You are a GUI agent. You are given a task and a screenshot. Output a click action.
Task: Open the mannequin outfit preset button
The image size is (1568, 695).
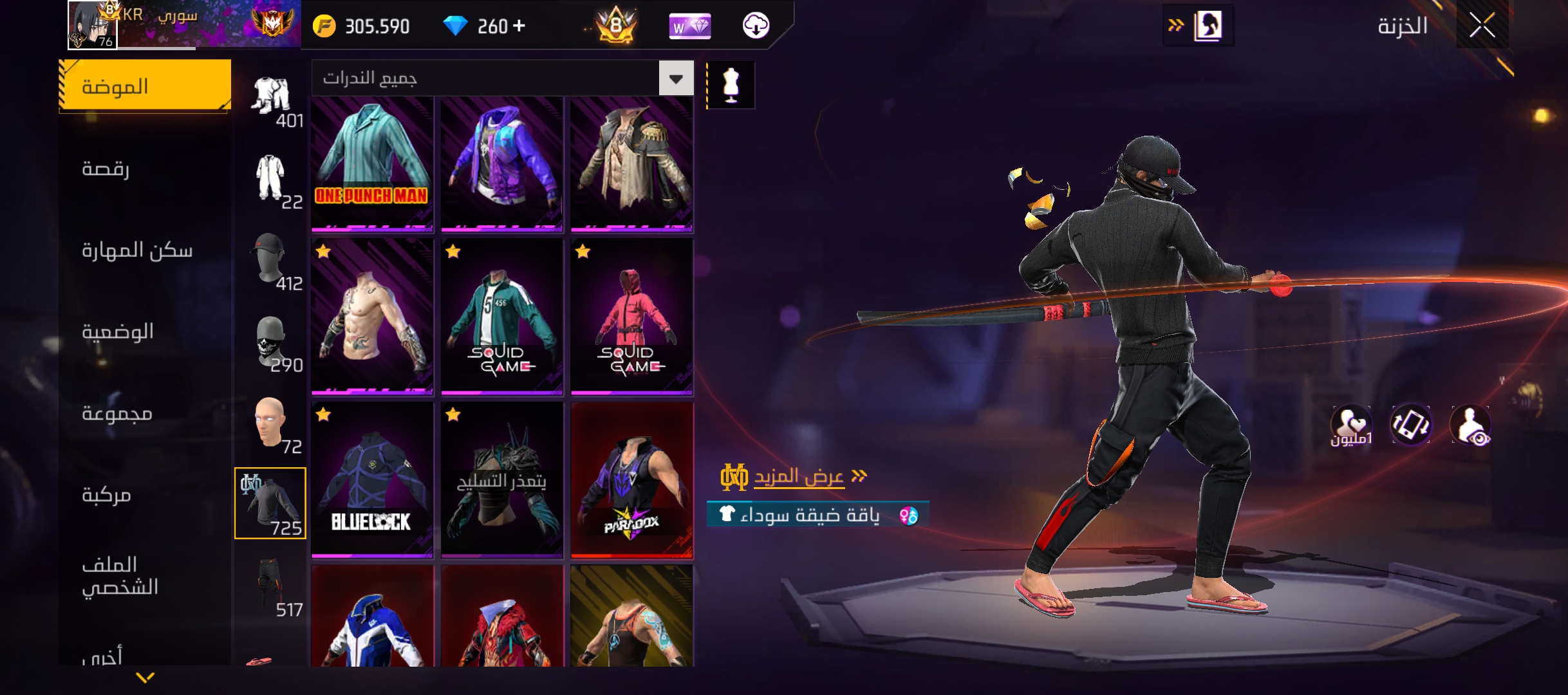pyautogui.click(x=731, y=85)
